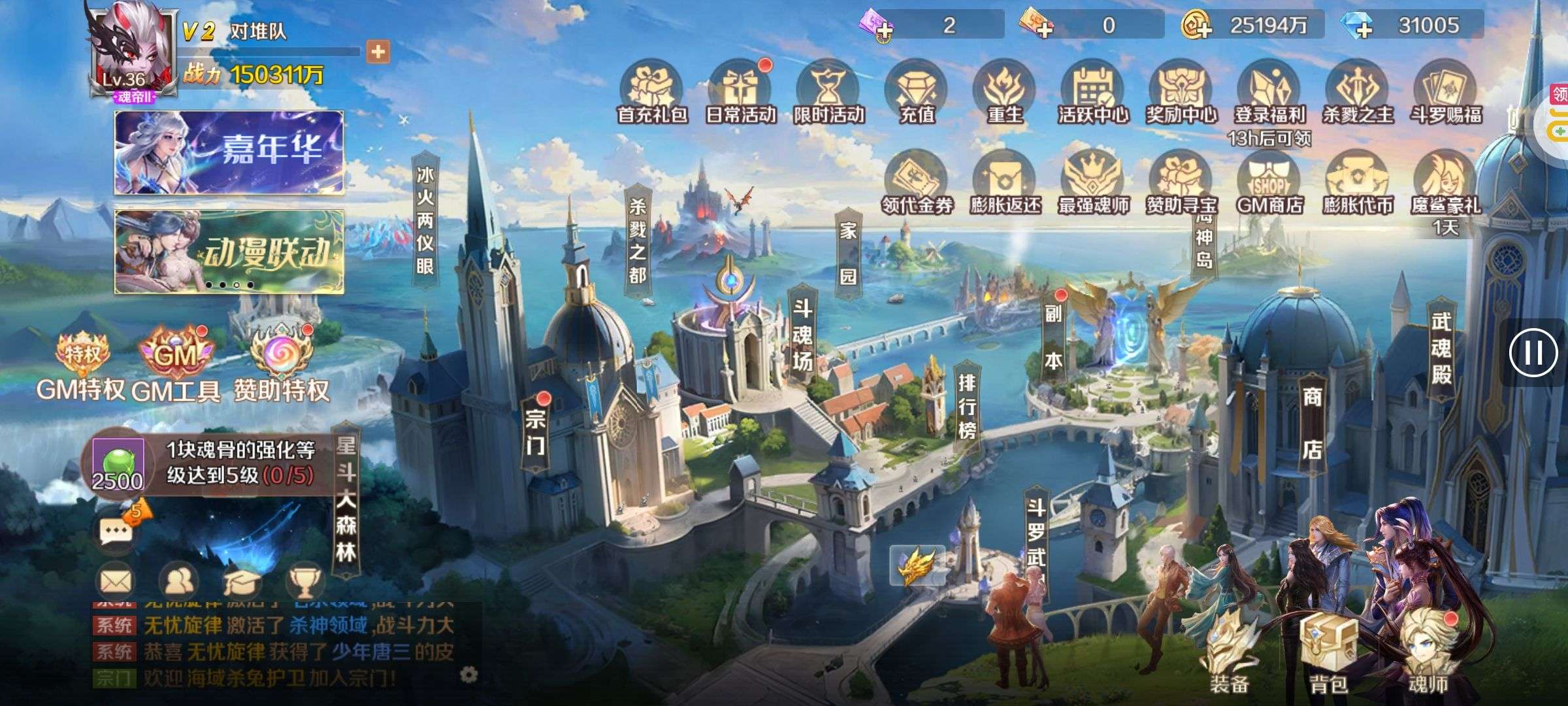Tap the pause button overlay

(1533, 353)
